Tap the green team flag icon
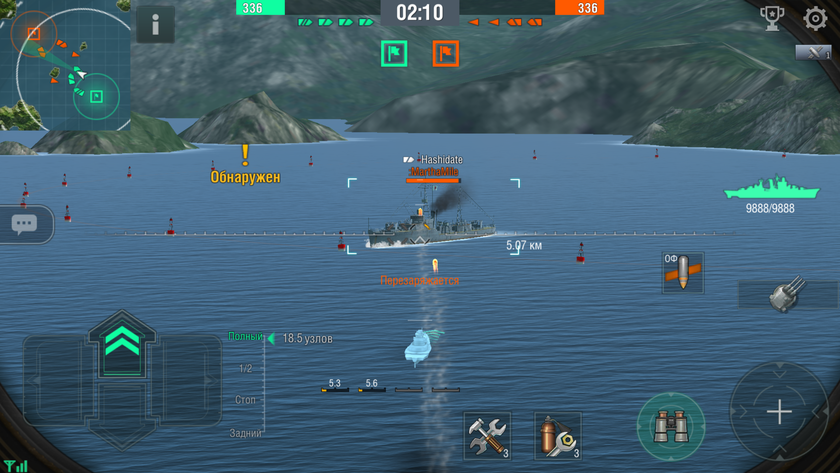 pyautogui.click(x=394, y=52)
